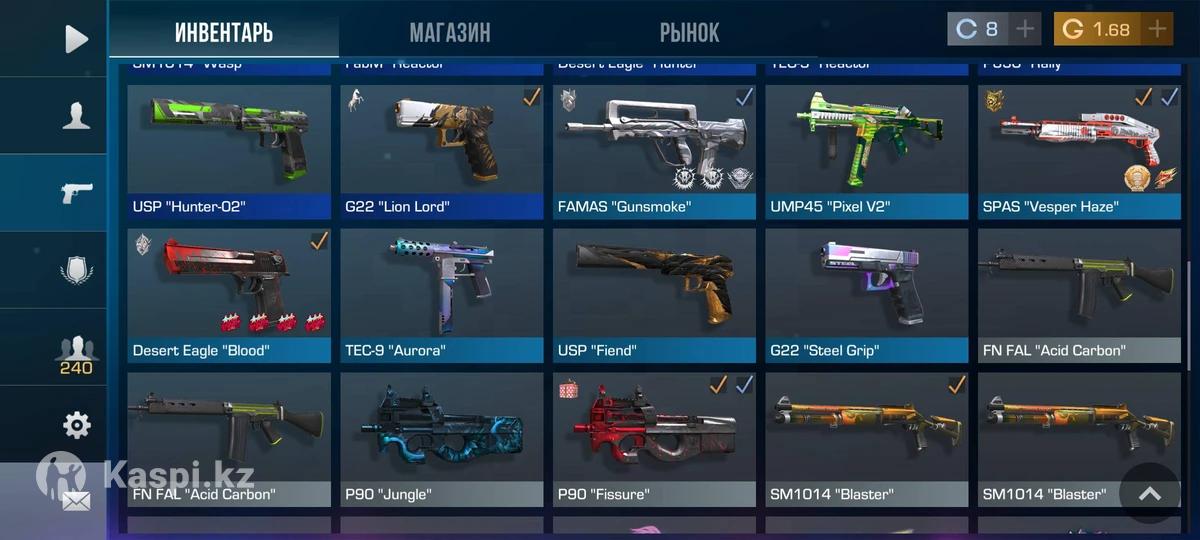Switch to the Магазин tab

(x=449, y=32)
